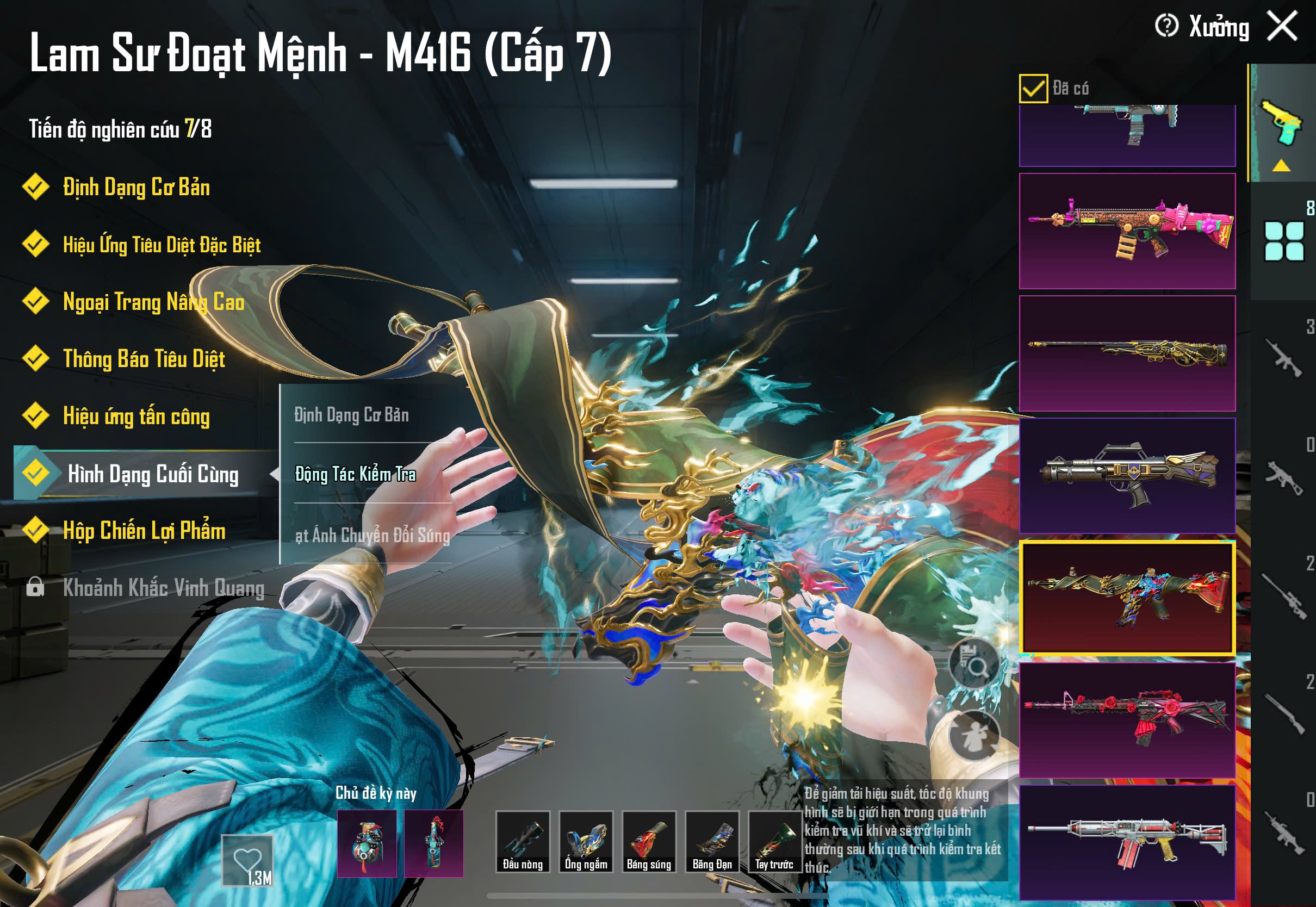Select the Đầu nòng attachment slot

tap(522, 842)
